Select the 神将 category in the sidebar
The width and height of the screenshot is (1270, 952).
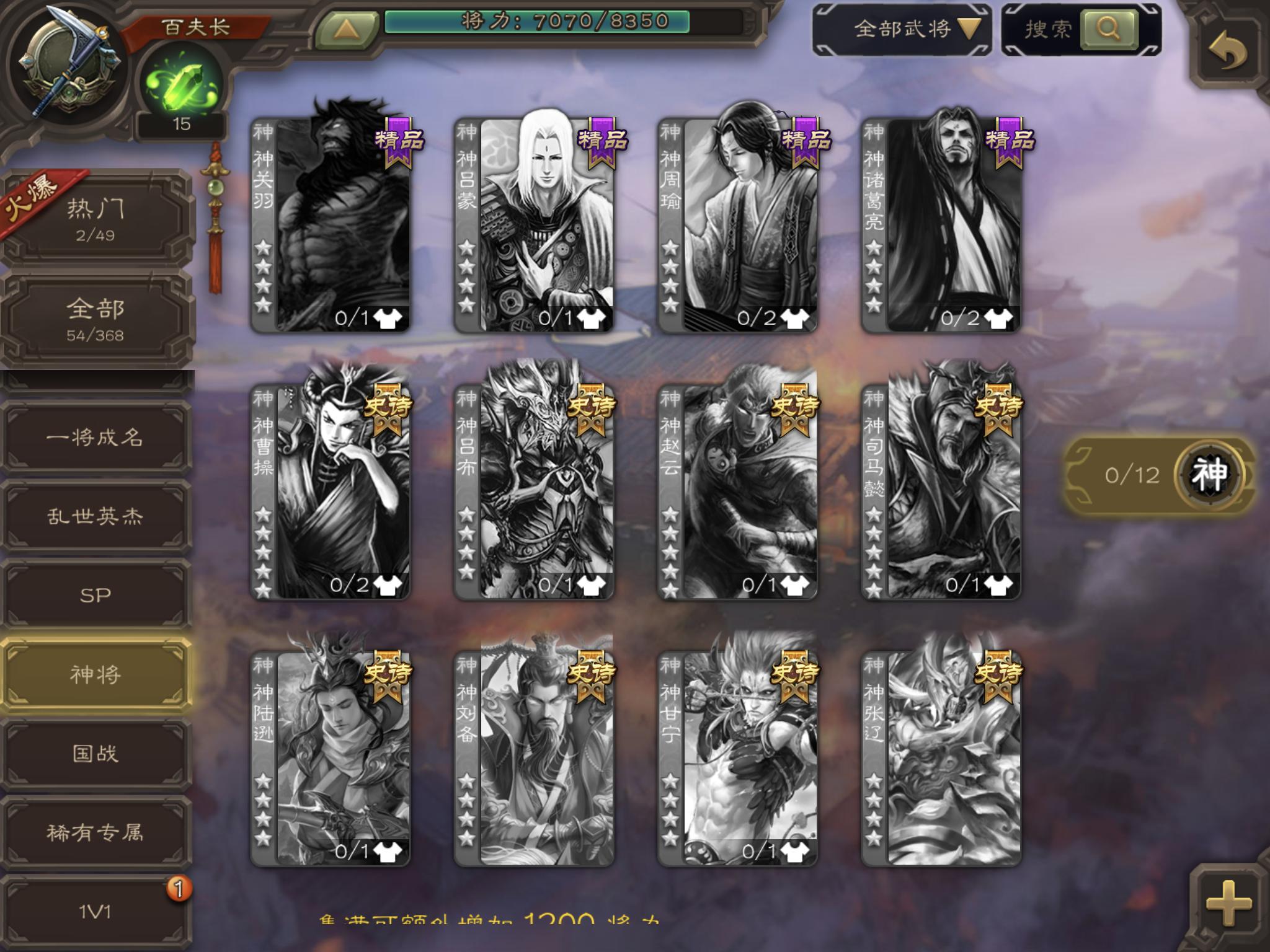pos(96,674)
